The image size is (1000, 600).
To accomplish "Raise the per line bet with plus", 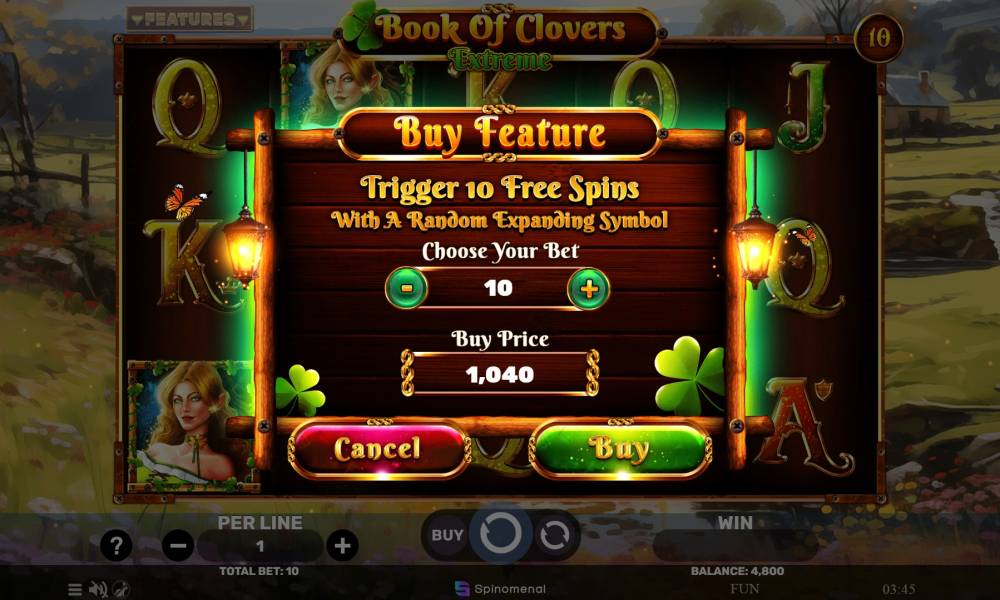I will click(x=342, y=546).
